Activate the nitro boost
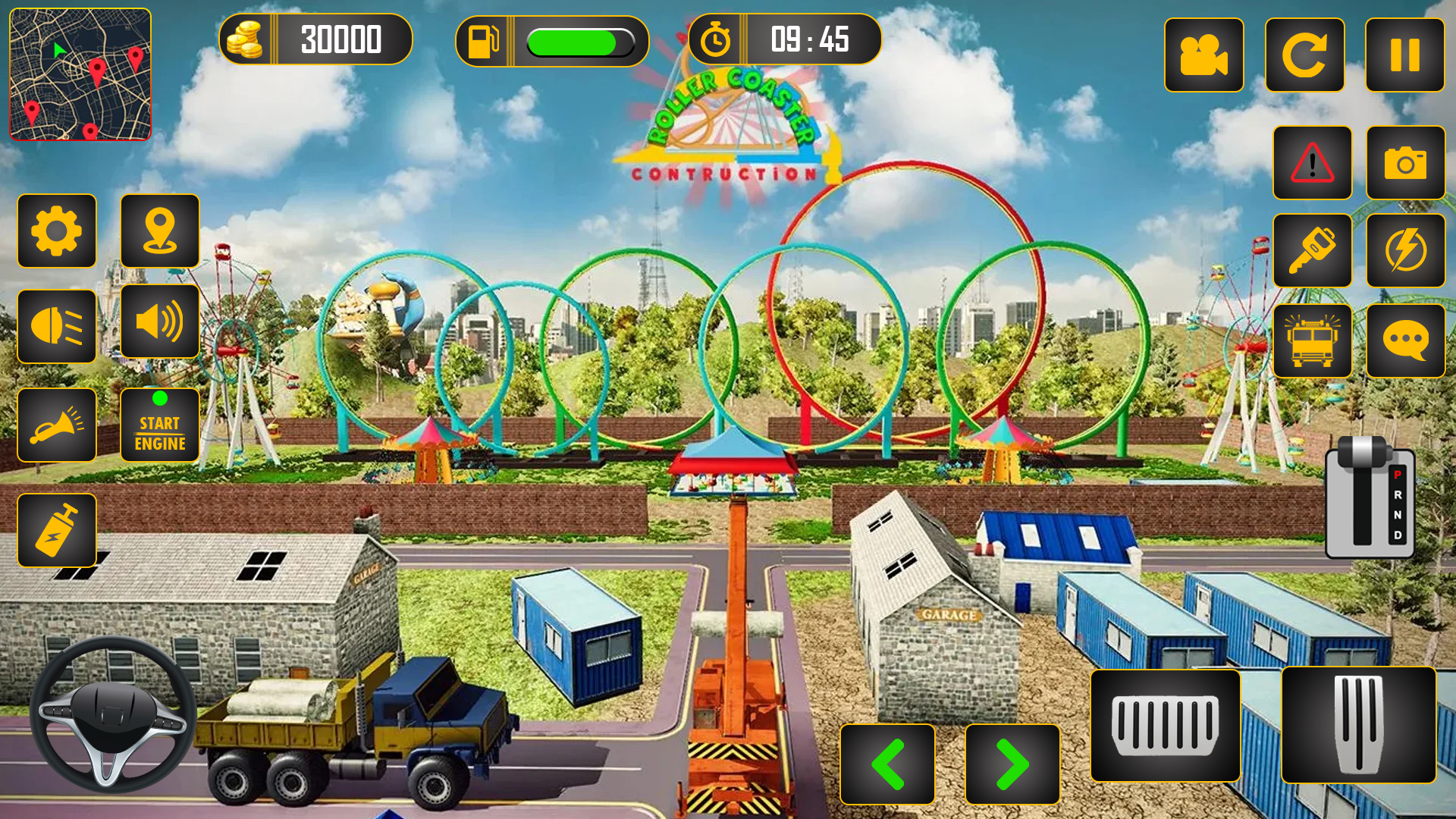The image size is (1456, 819). point(57,529)
